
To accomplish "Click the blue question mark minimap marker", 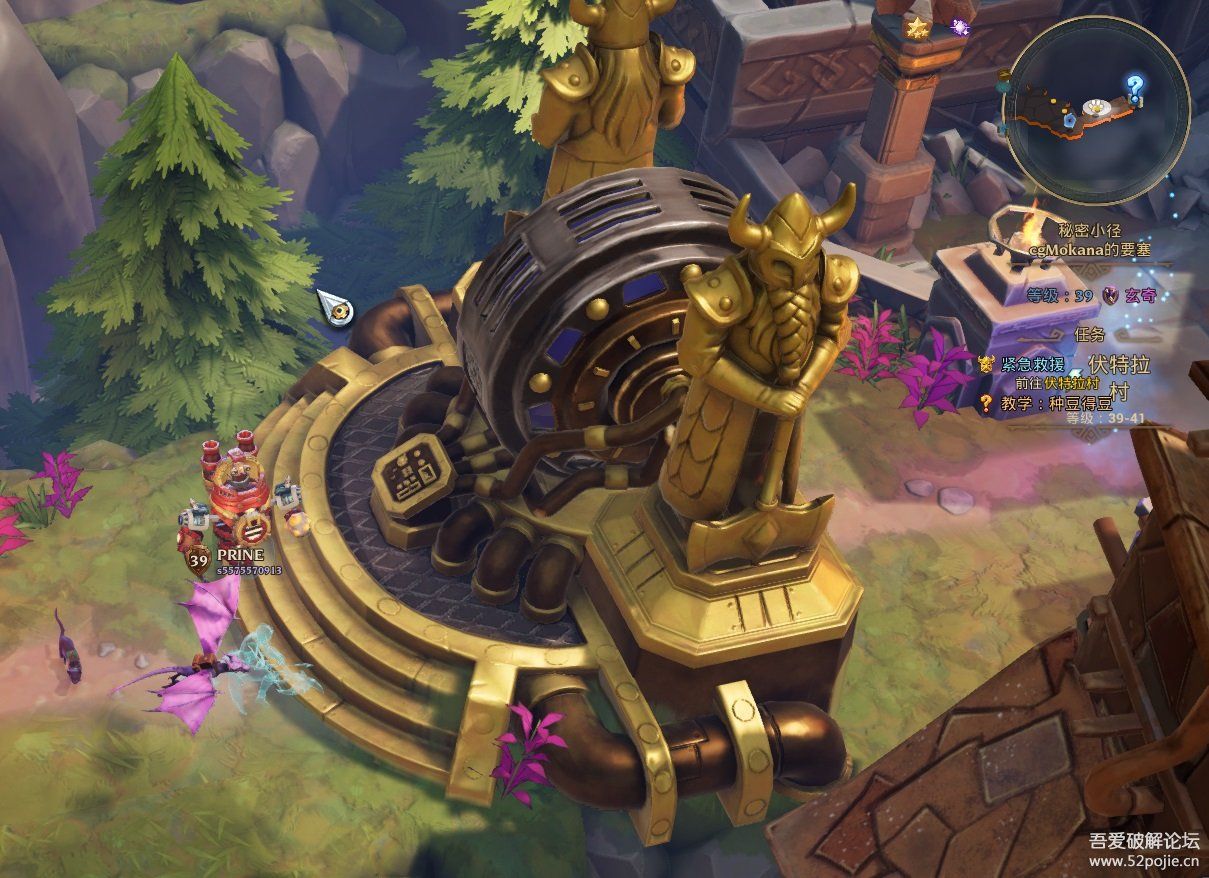I will pyautogui.click(x=1134, y=85).
